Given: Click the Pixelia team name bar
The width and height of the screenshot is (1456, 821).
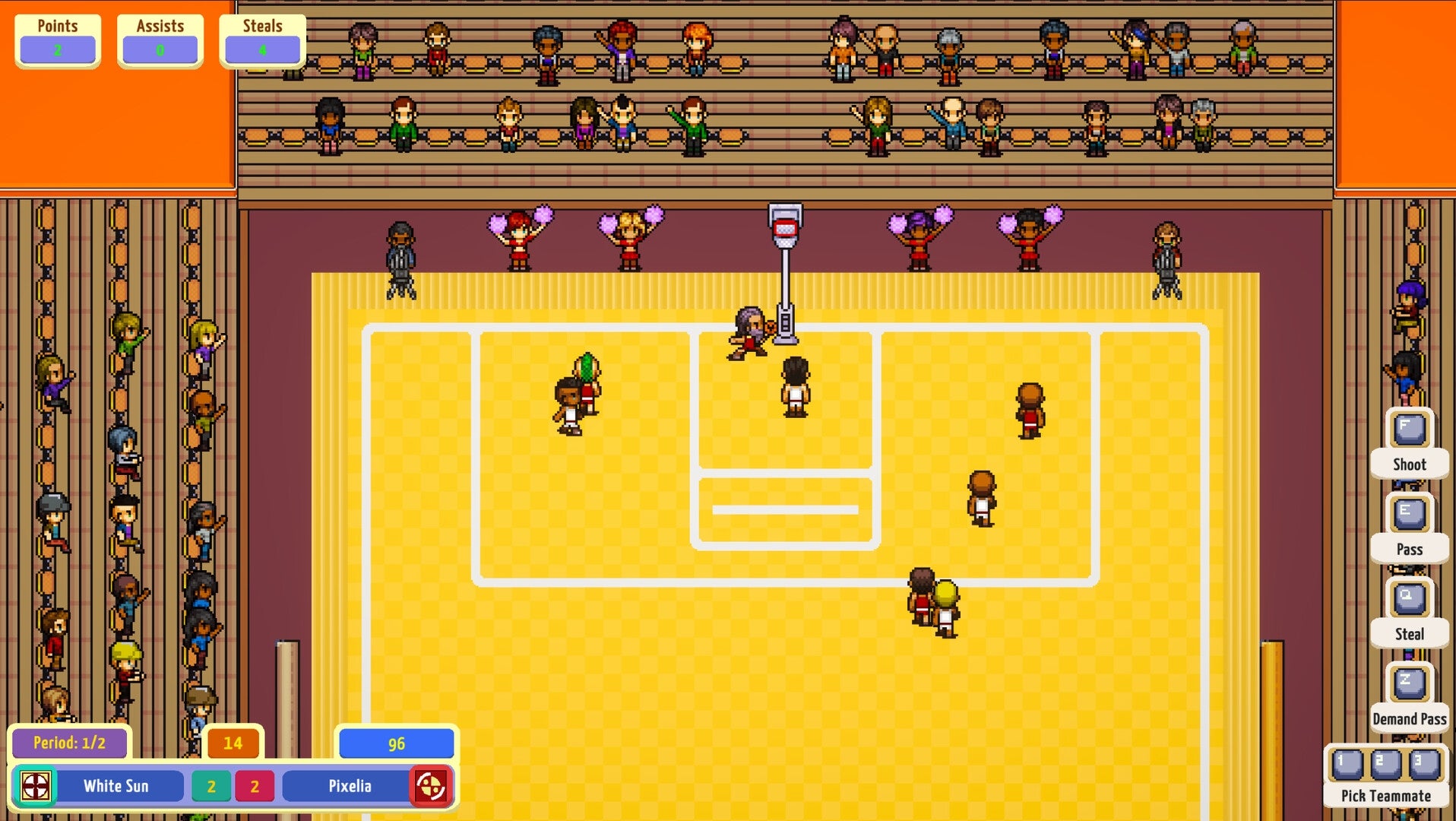Looking at the screenshot, I should coord(350,786).
